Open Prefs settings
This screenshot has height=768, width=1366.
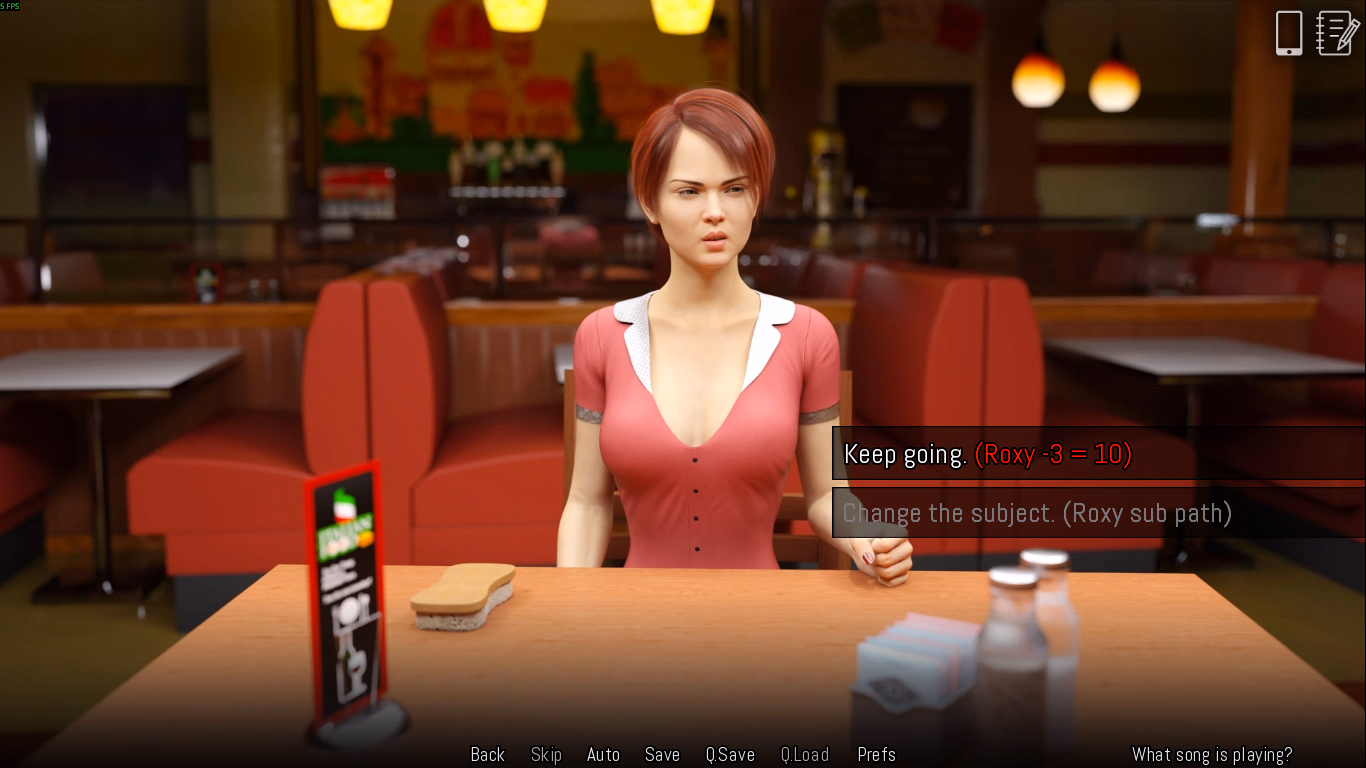[876, 755]
